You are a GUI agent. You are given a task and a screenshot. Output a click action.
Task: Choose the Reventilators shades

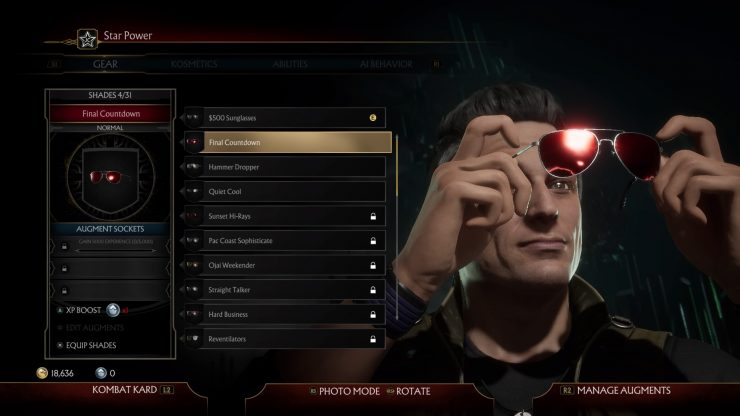coord(295,339)
